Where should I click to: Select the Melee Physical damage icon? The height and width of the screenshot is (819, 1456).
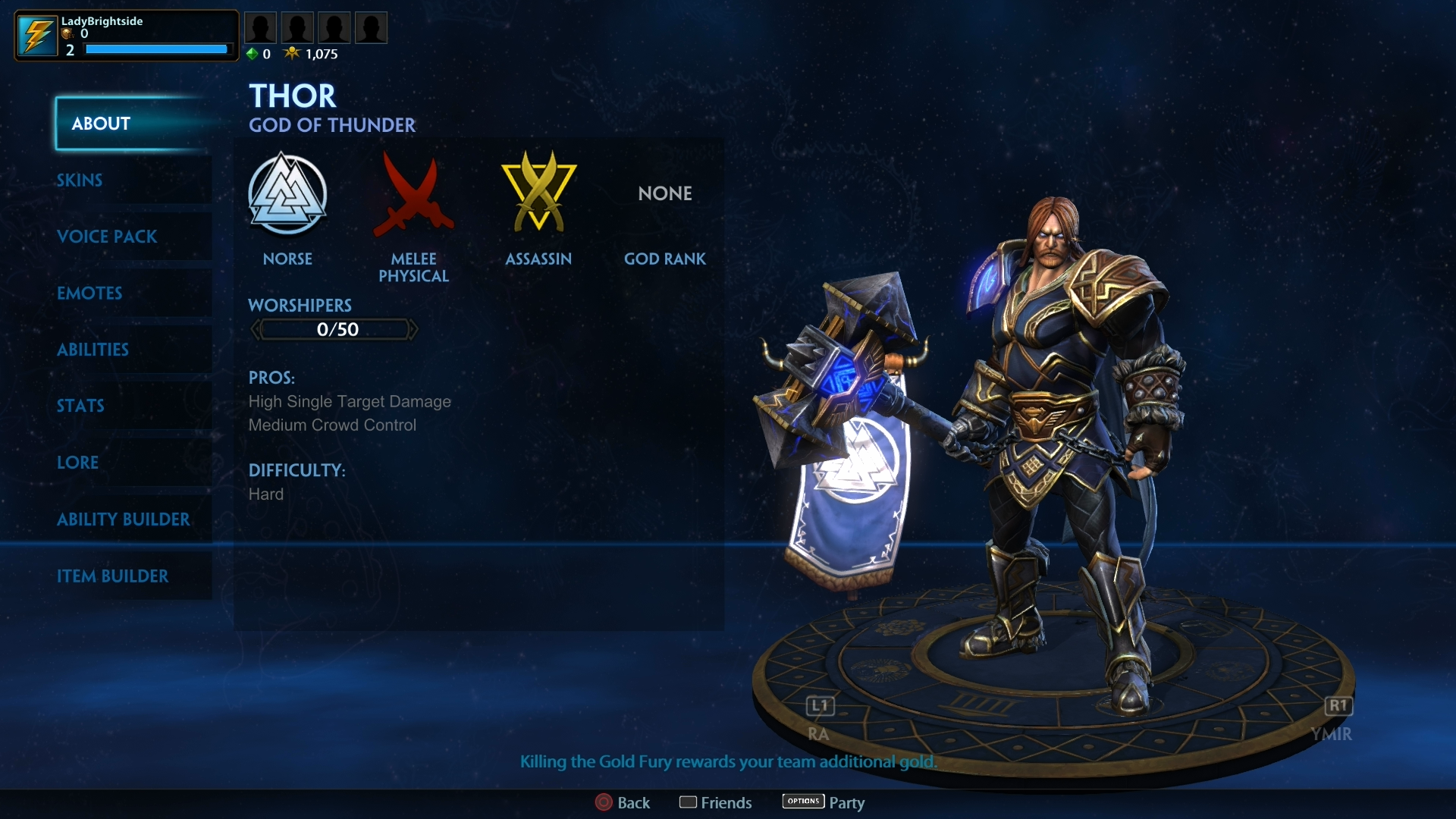tap(414, 196)
